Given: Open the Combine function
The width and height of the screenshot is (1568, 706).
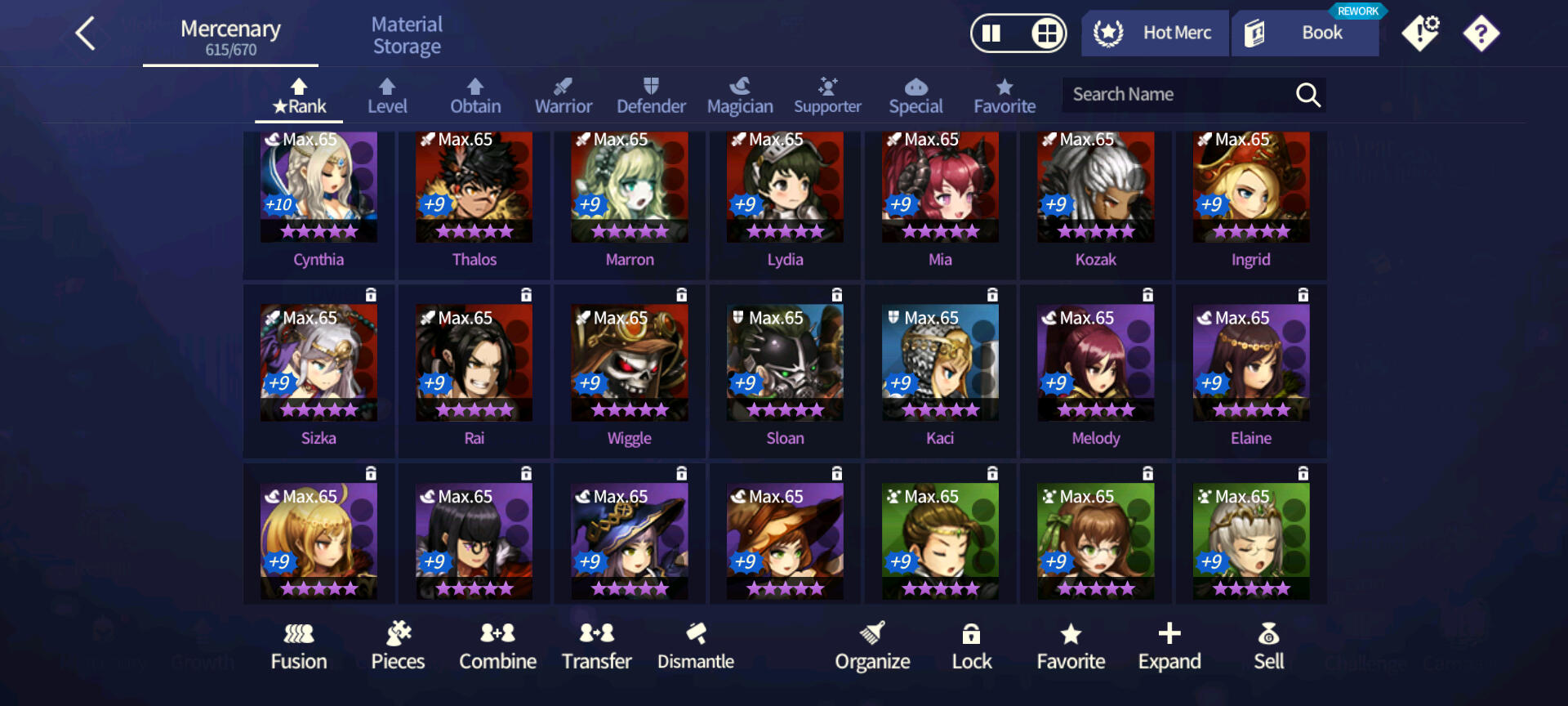Looking at the screenshot, I should 497,646.
